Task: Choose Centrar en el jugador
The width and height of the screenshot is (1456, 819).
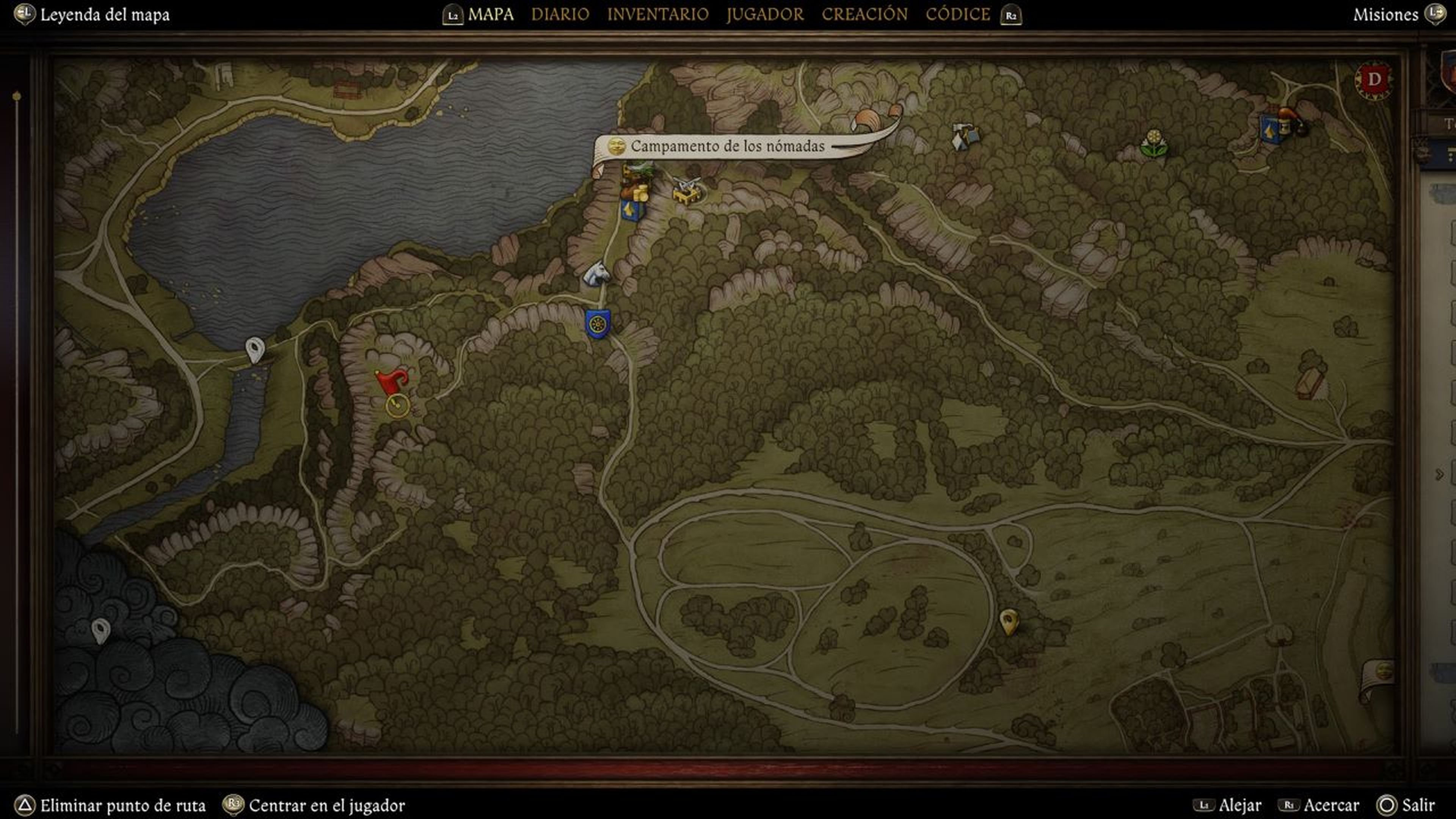Action: click(x=326, y=805)
